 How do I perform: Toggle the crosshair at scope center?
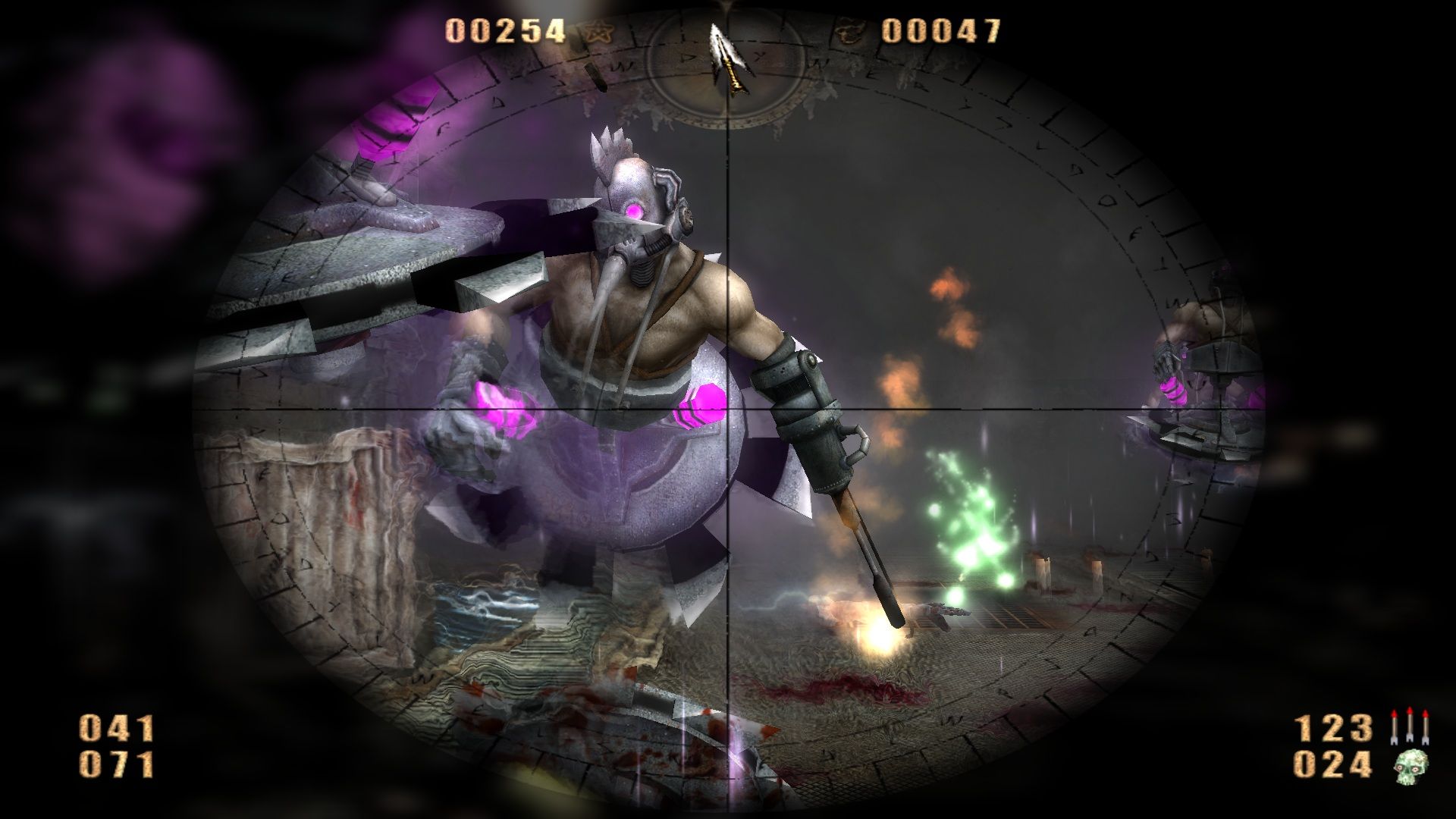[x=730, y=409]
